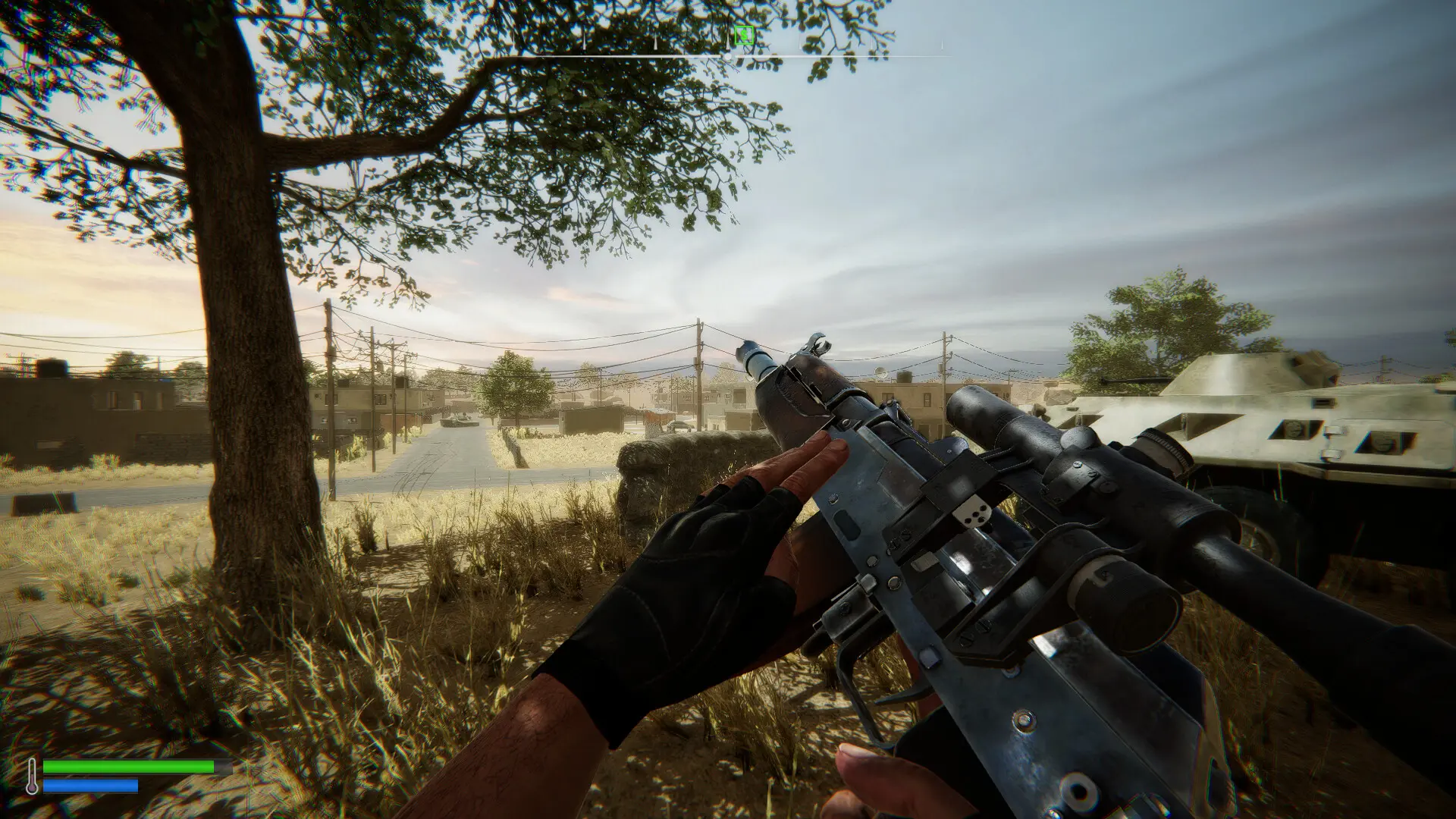Select the green dollar marker on the compass

click(744, 34)
